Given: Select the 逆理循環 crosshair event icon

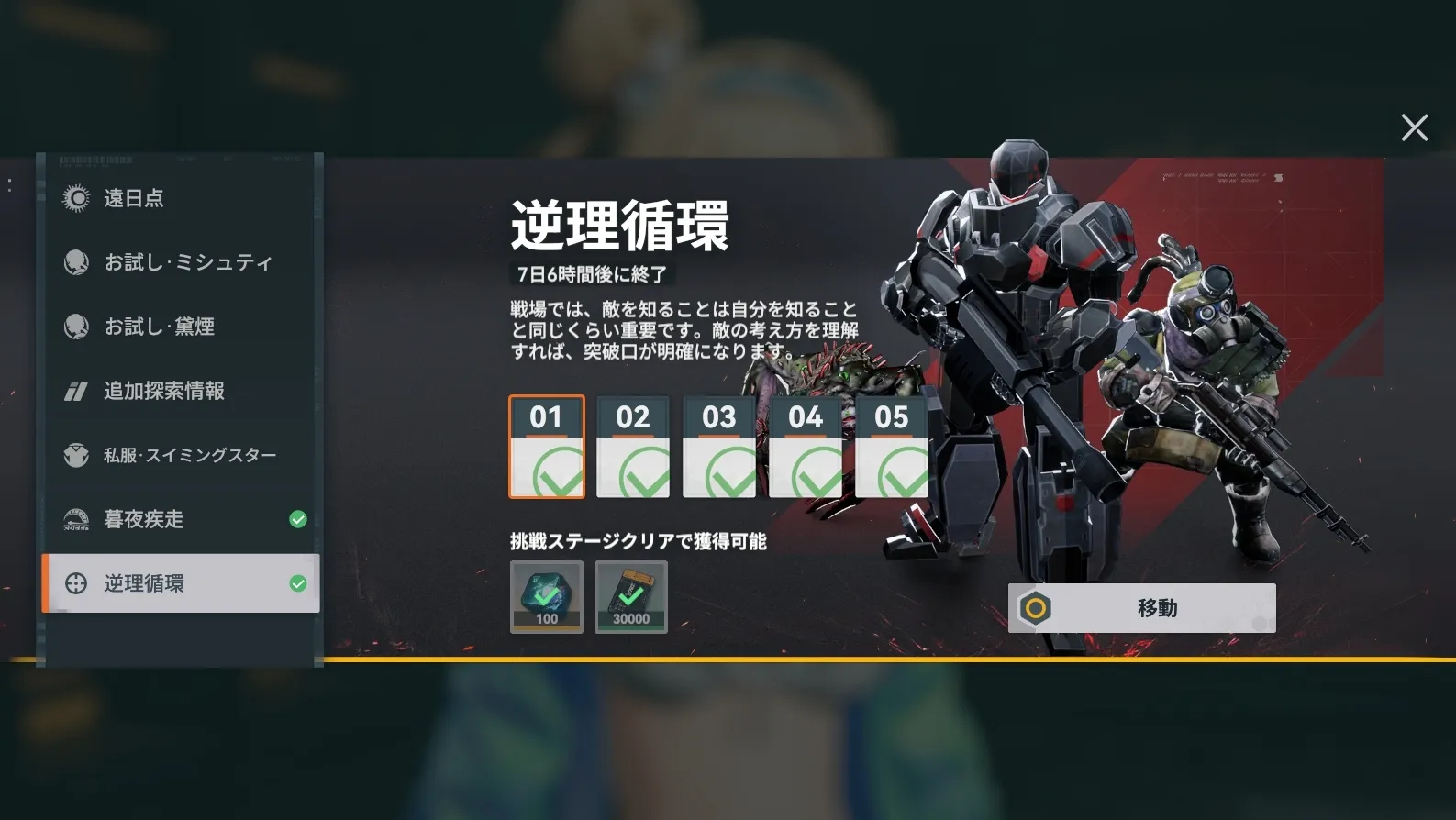Looking at the screenshot, I should [77, 583].
